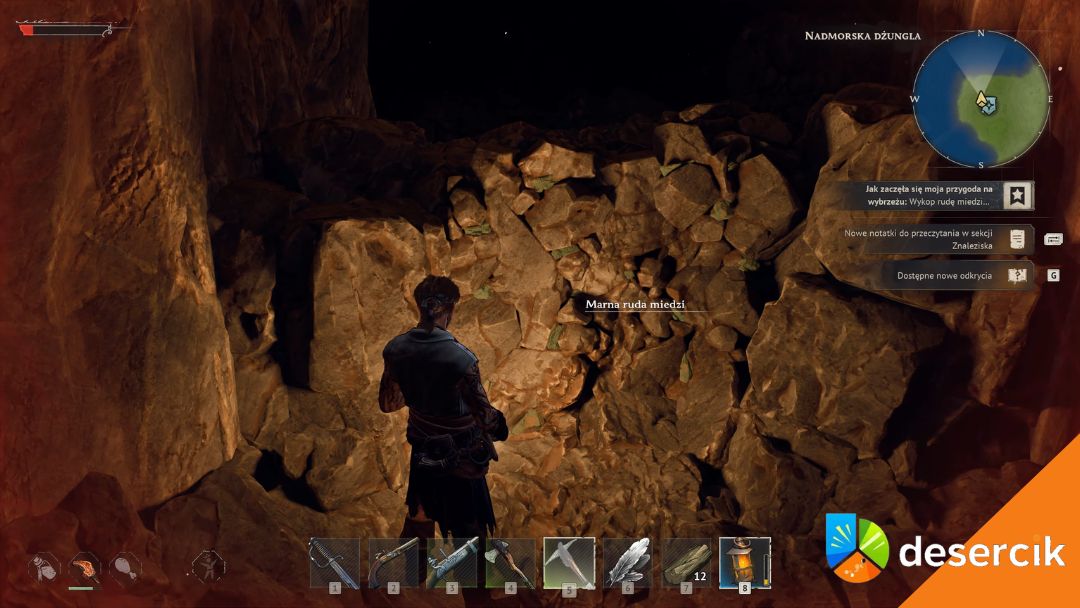Click the quest marker on the minimap
1080x608 pixels.
(986, 105)
